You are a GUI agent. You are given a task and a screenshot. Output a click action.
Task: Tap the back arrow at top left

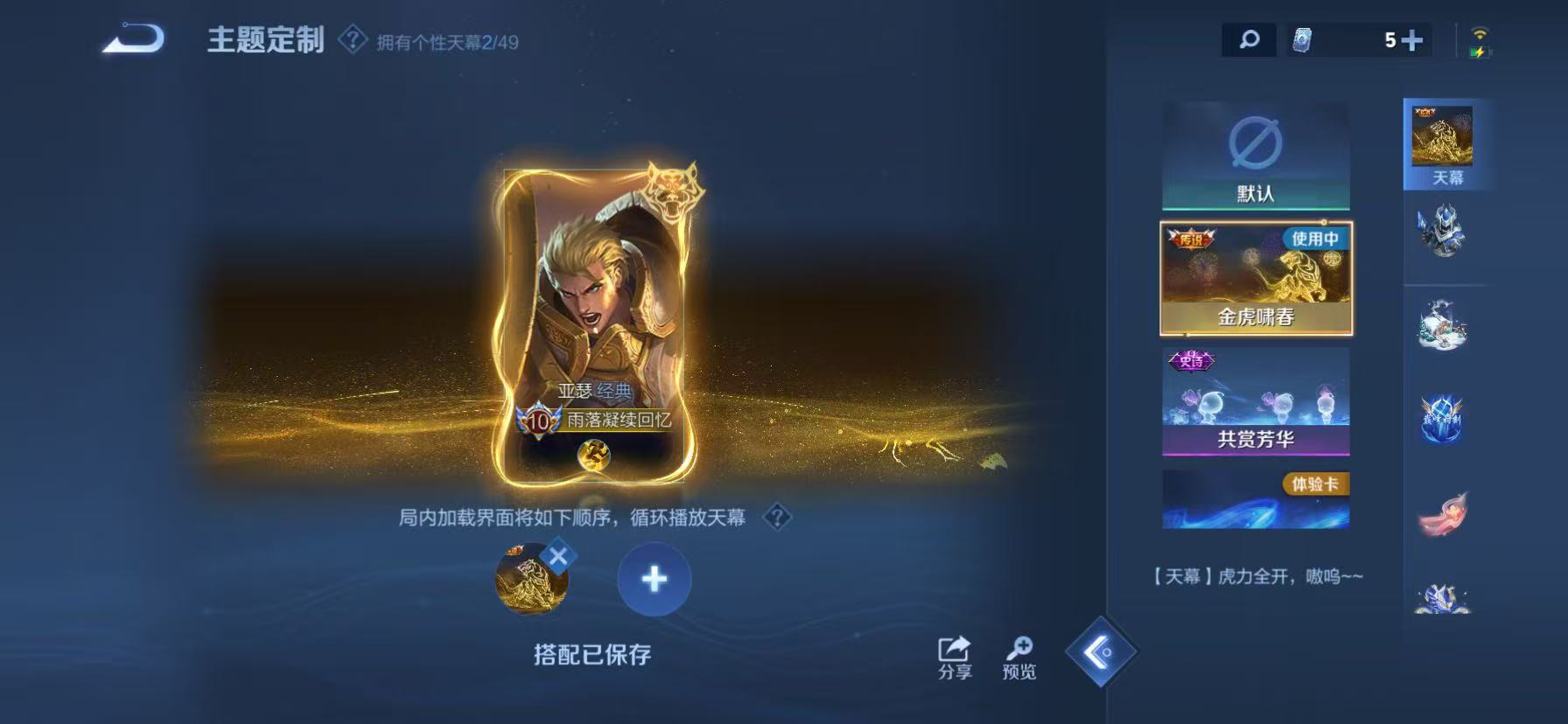tap(135, 37)
